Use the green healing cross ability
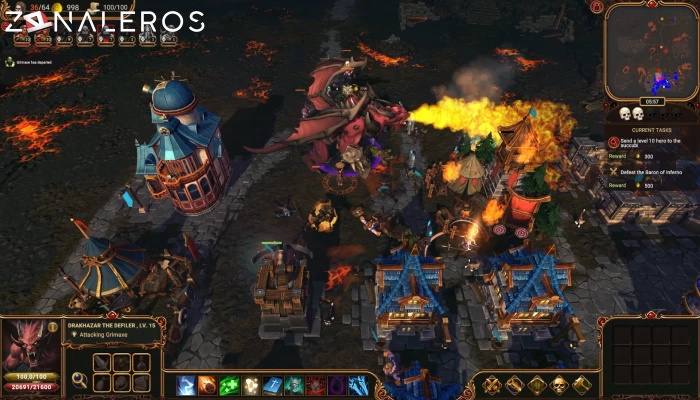The height and width of the screenshot is (400, 700). (229, 385)
